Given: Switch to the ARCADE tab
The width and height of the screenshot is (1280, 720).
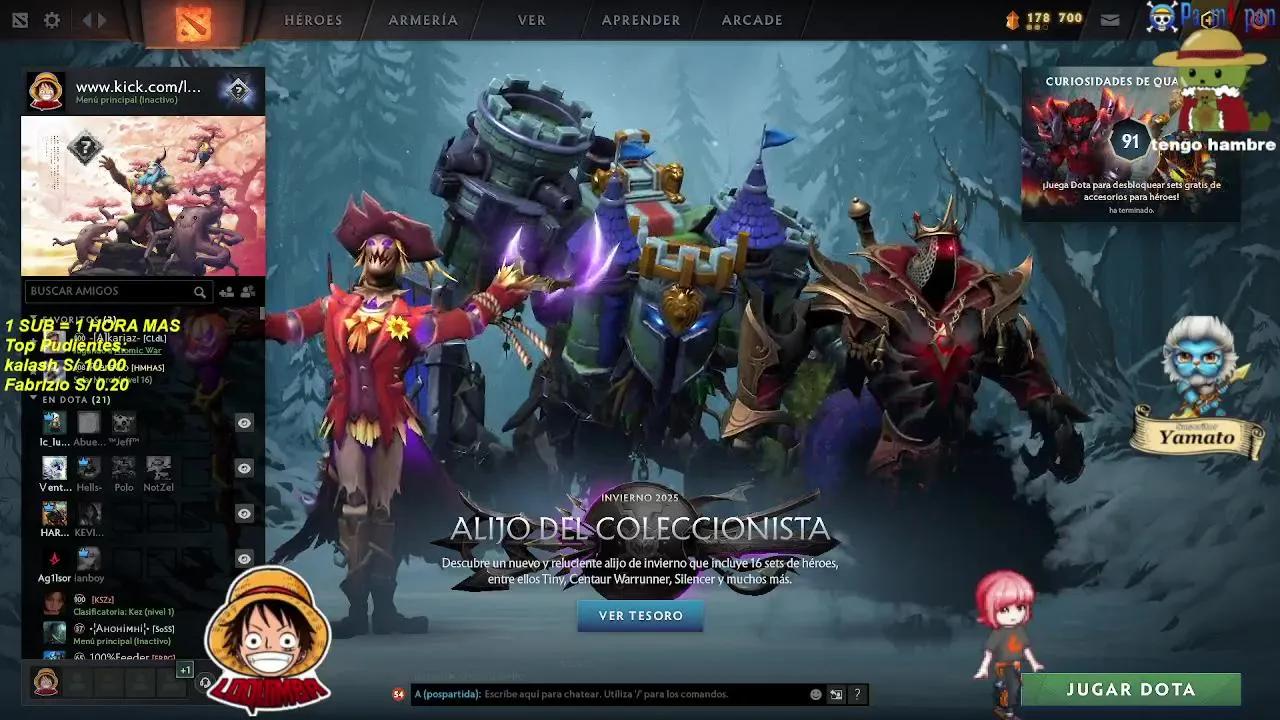Looking at the screenshot, I should tap(751, 20).
